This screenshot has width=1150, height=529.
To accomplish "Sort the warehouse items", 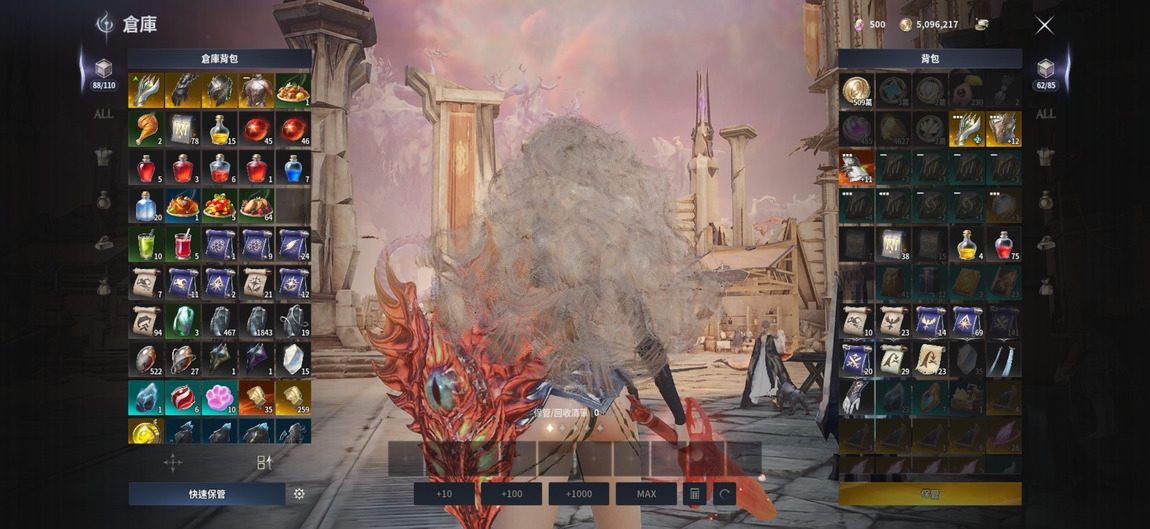I will pos(264,462).
